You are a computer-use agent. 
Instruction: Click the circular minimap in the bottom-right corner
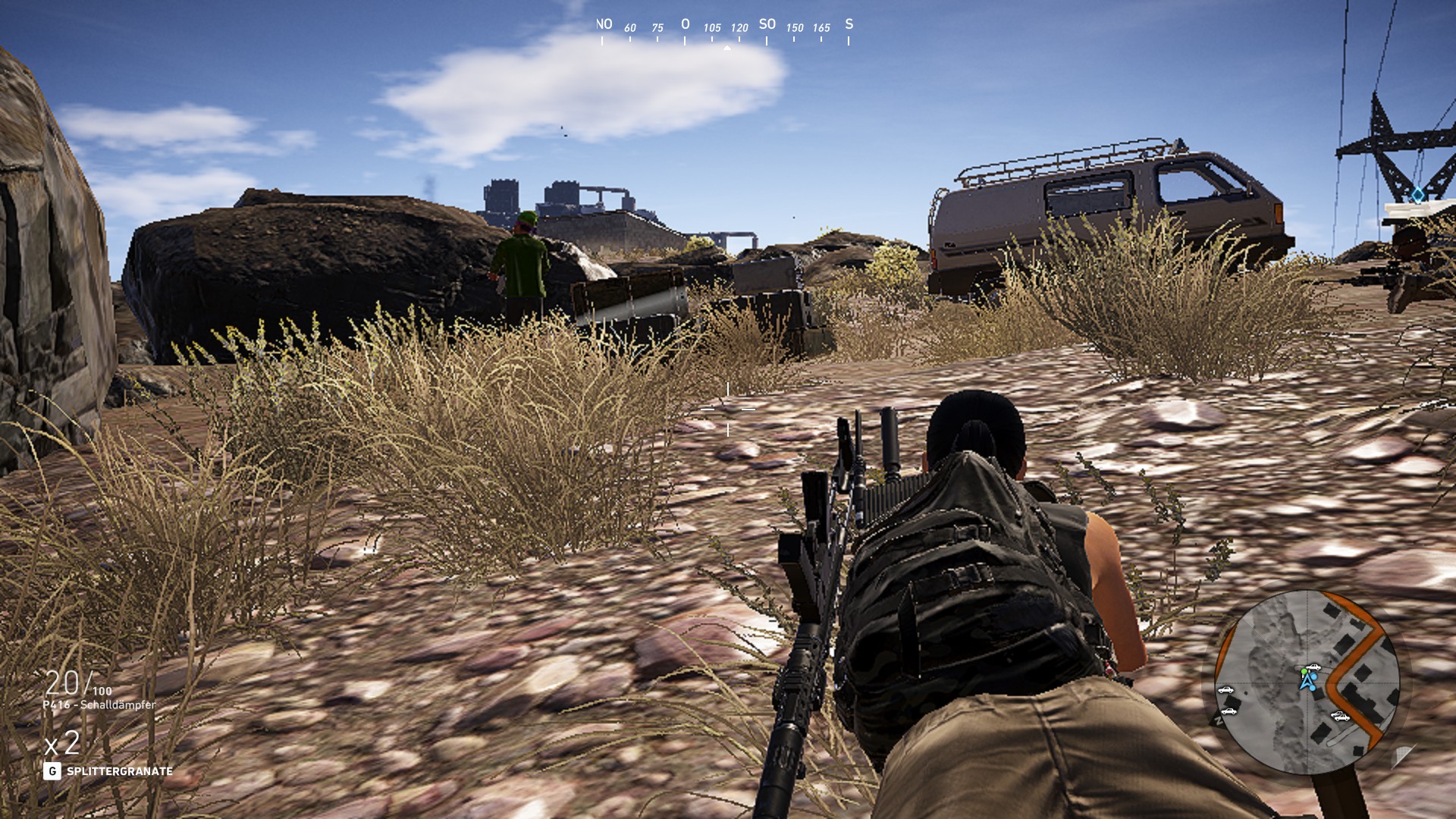coord(1307,682)
